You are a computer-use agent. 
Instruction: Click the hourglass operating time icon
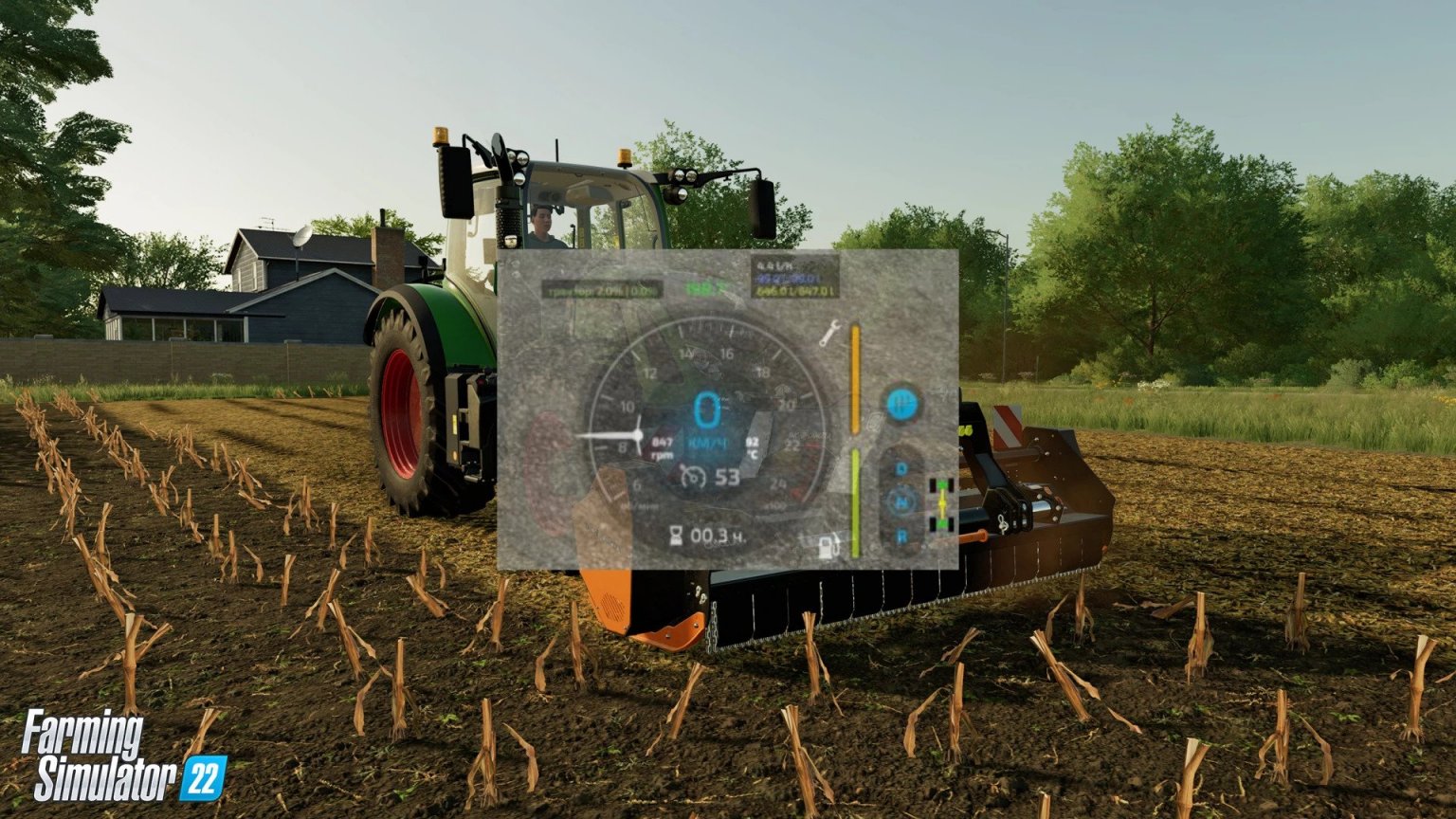[676, 536]
